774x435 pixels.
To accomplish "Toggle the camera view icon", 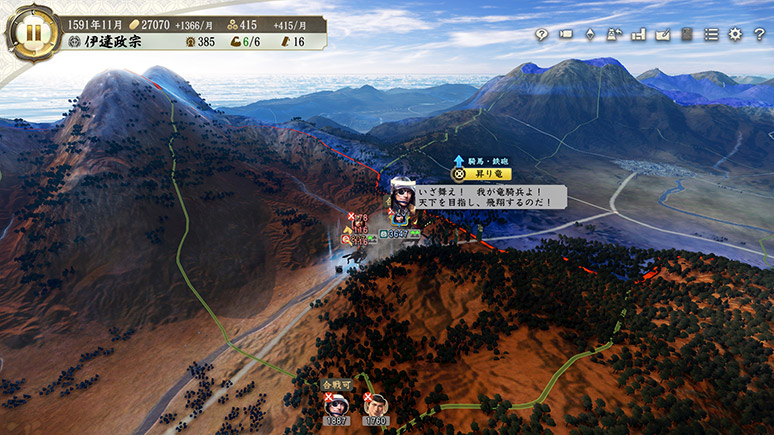I will pos(565,35).
